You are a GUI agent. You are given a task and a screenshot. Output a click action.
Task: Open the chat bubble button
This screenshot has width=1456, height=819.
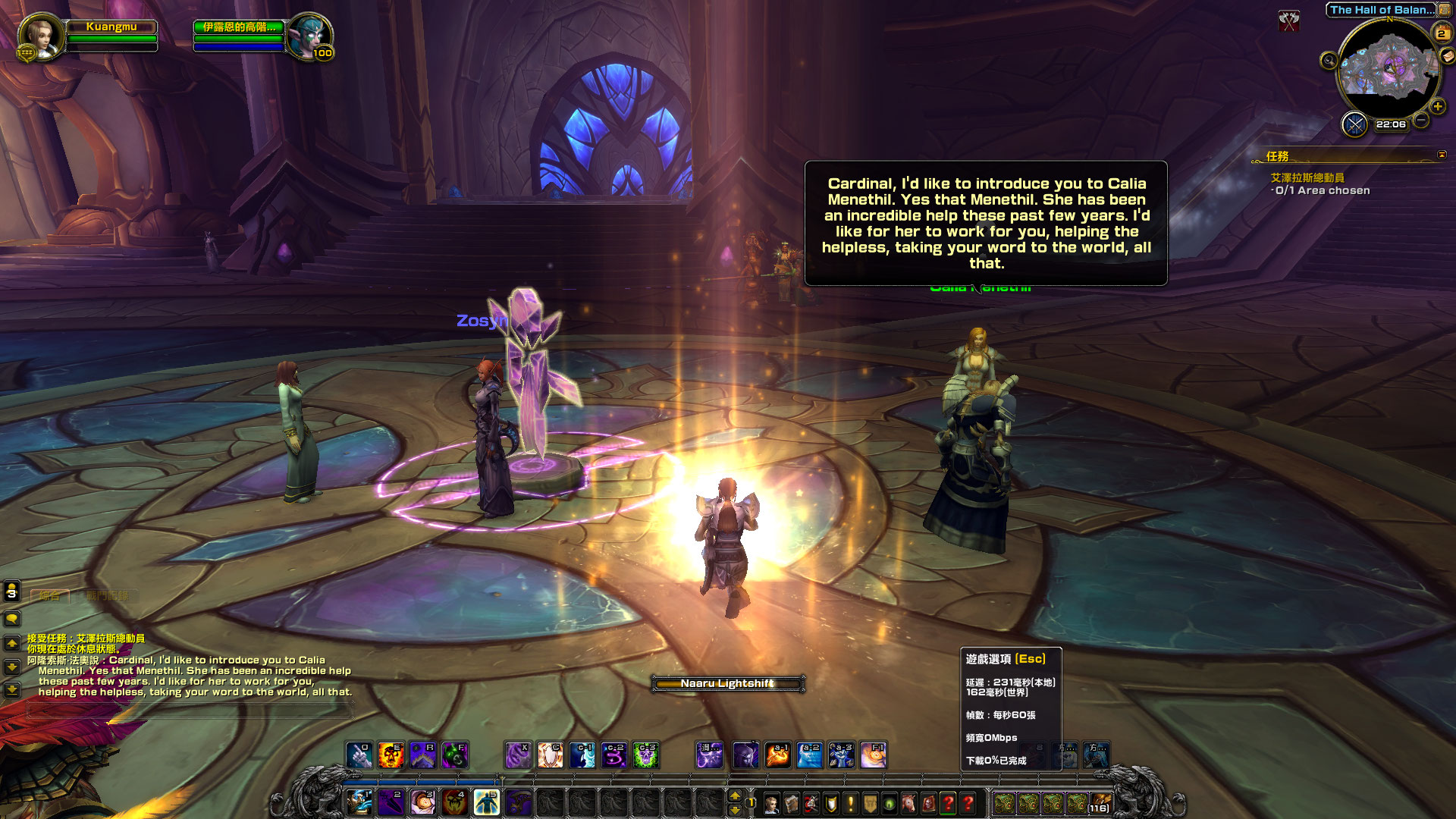[x=12, y=619]
